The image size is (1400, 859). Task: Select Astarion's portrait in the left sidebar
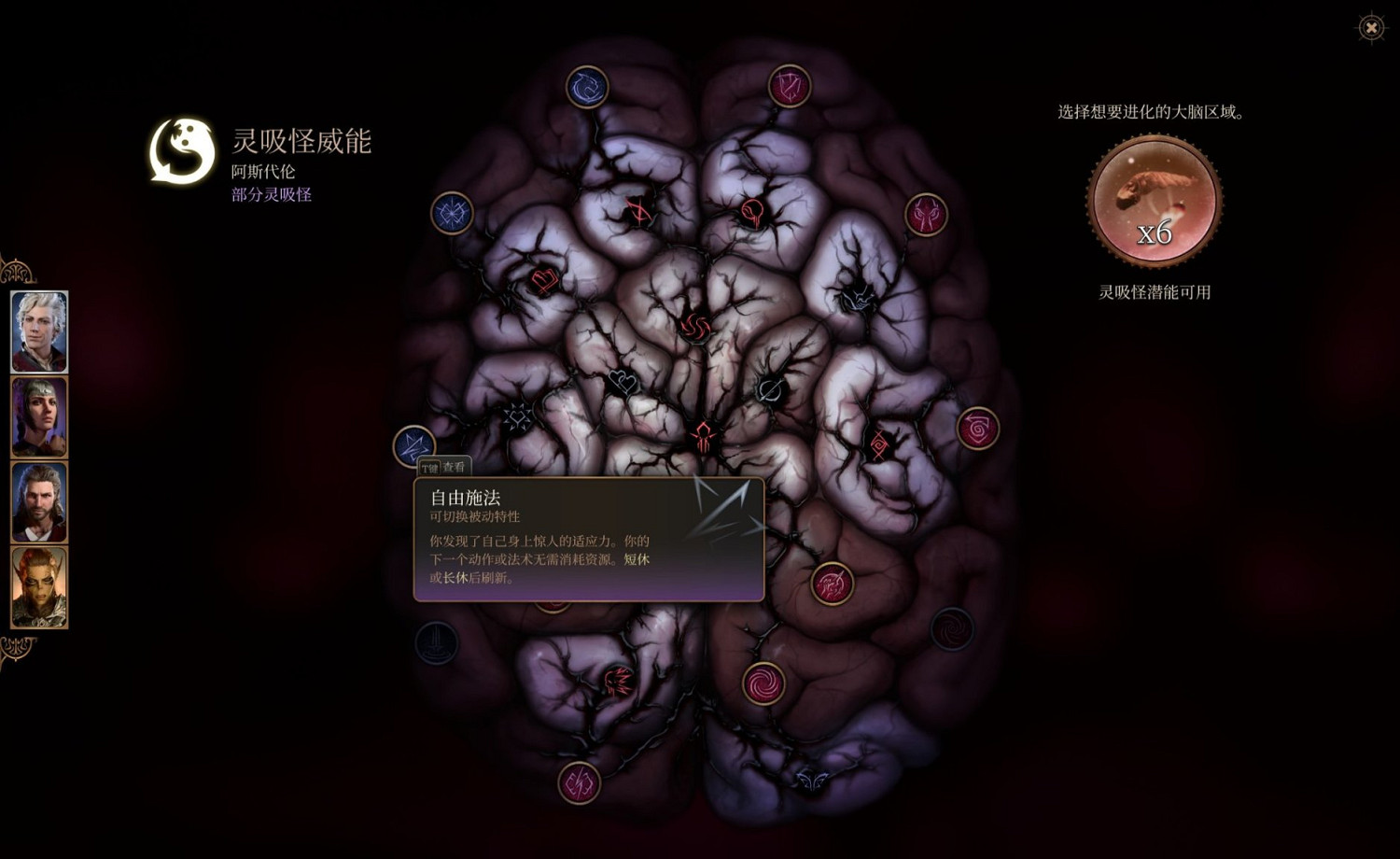[38, 331]
